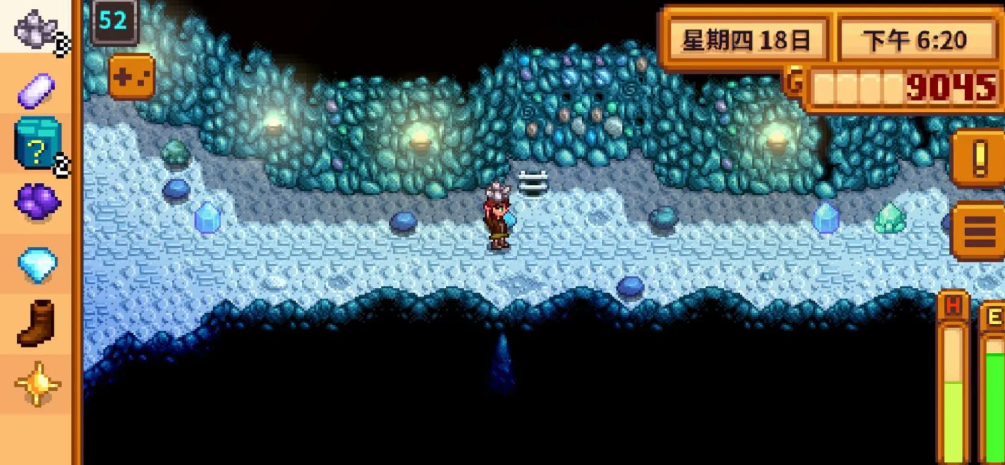
Task: Pick the diamond in the toolbar
Action: [38, 264]
